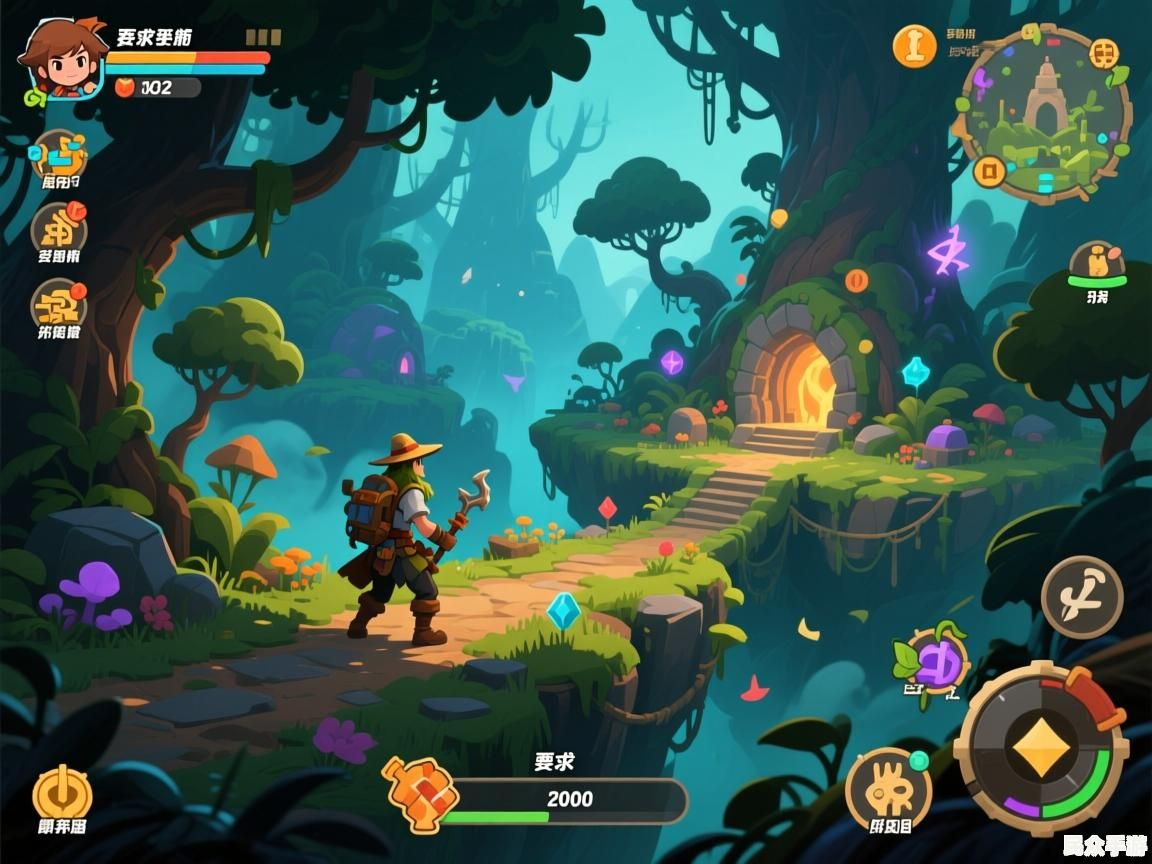Click the minimap's yellow grid button
The image size is (1152, 864).
pos(1103,53)
